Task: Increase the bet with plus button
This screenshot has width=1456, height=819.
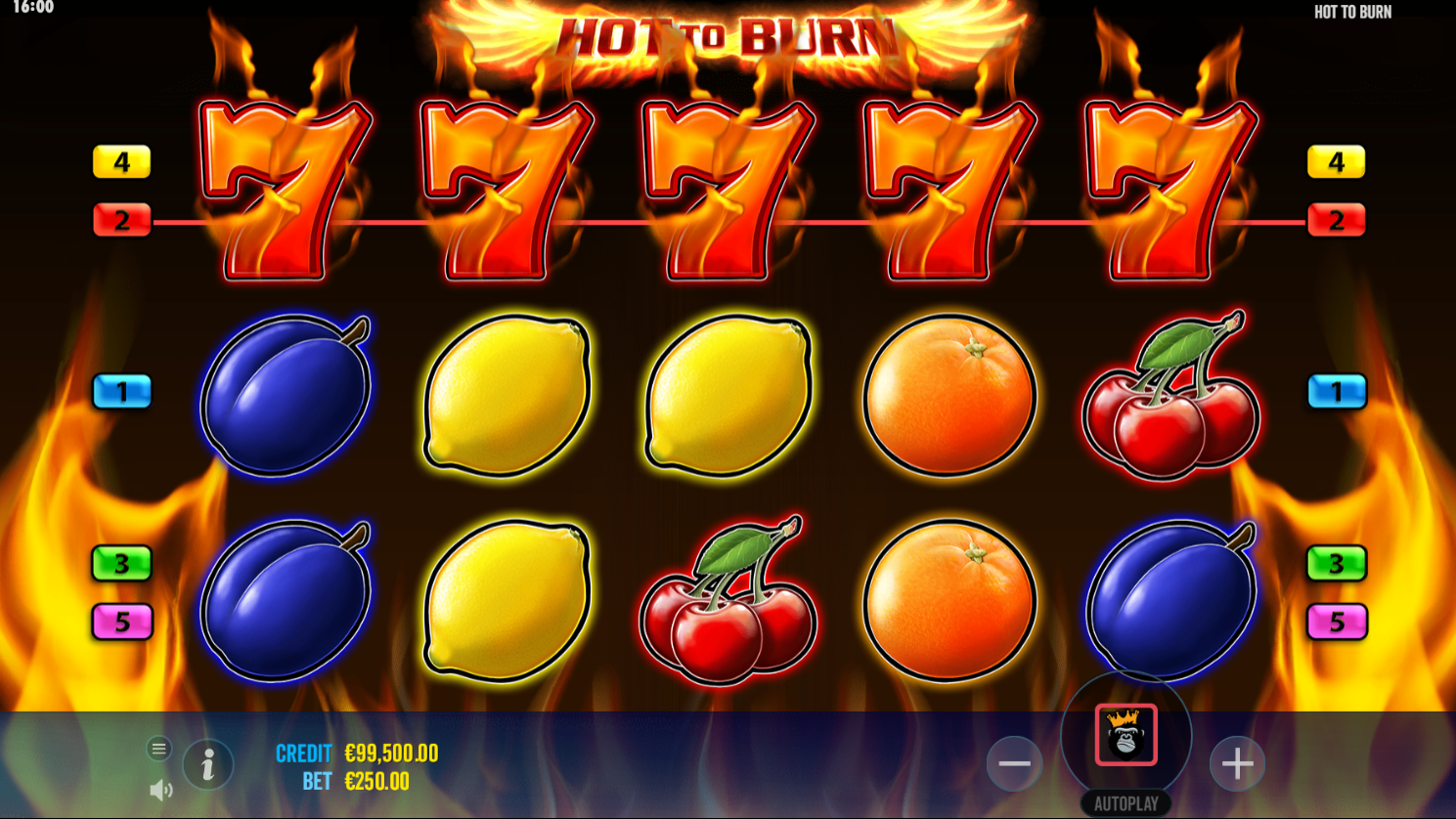Action: pos(1237,763)
